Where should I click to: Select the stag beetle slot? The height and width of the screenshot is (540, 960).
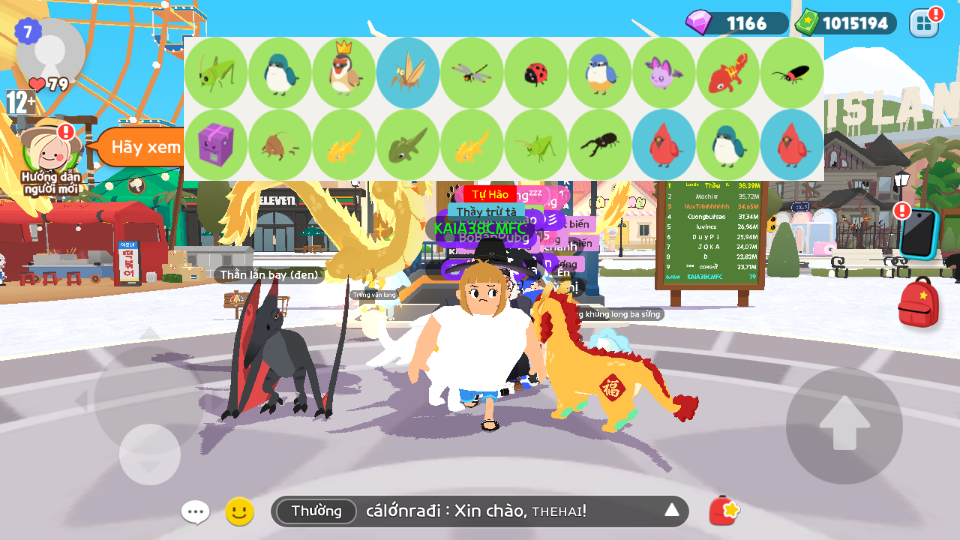point(600,145)
